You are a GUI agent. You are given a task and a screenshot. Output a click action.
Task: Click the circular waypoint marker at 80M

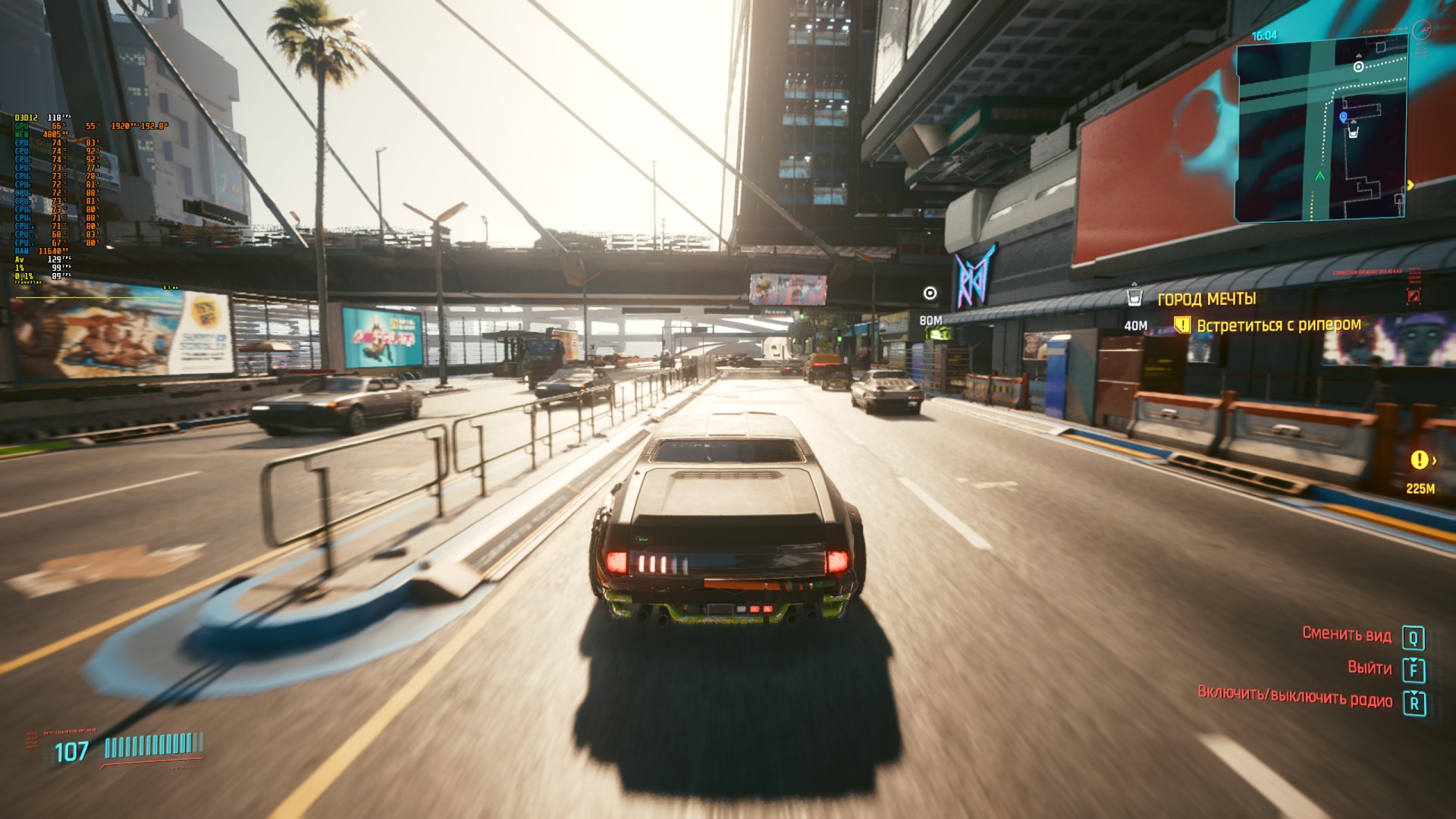click(930, 293)
